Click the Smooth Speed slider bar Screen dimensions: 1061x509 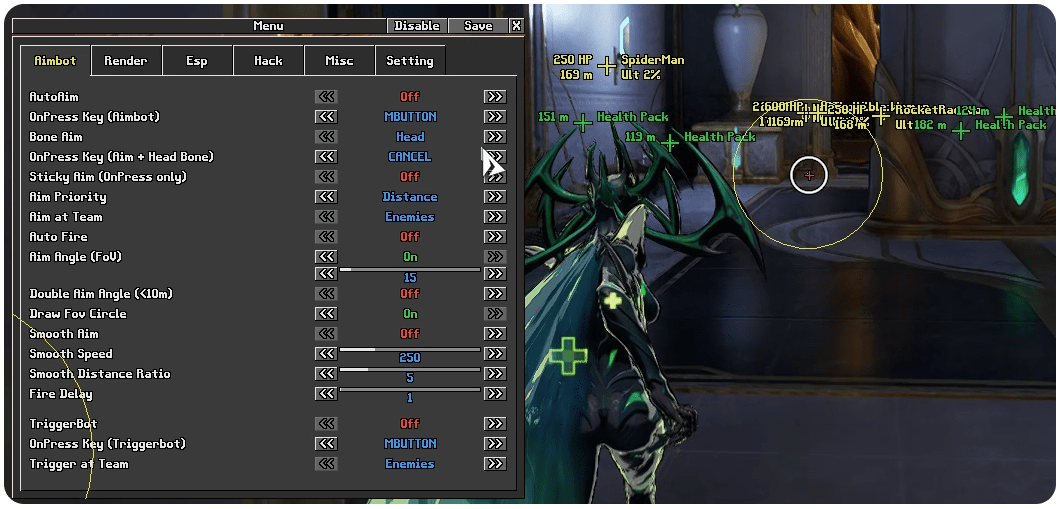(x=410, y=349)
